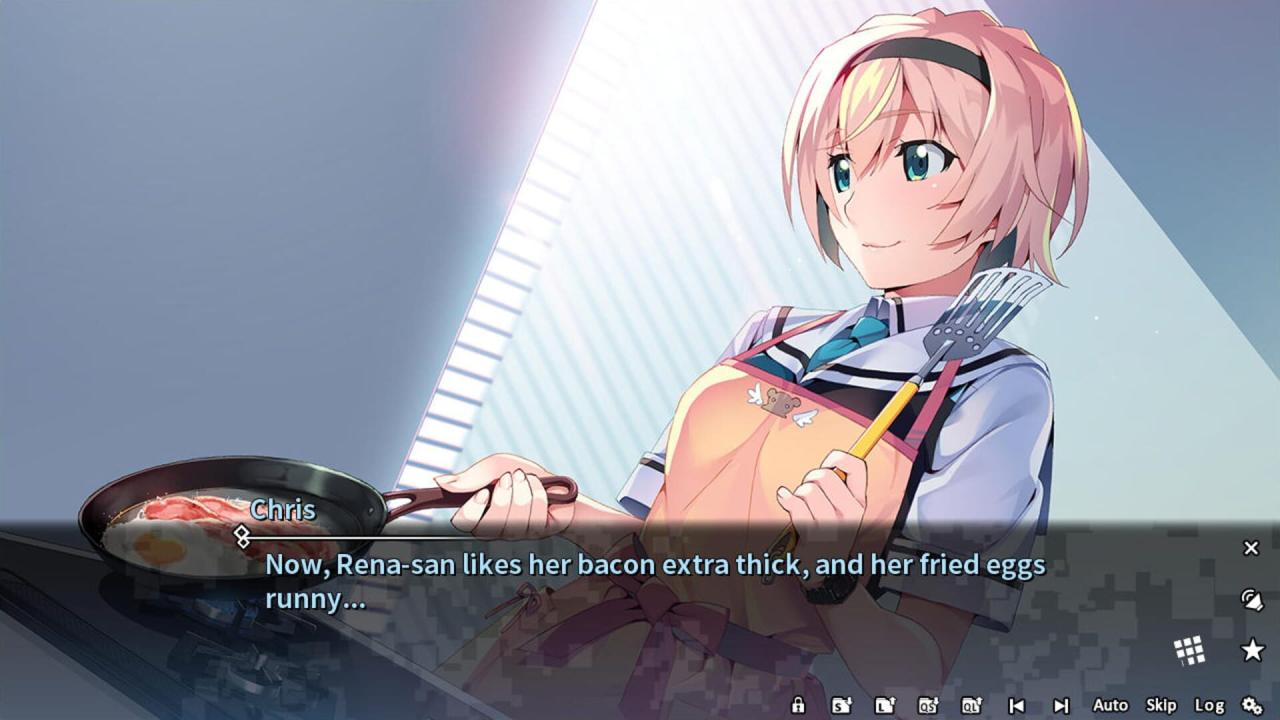Toggle the padlock icon in the toolbar
This screenshot has width=1280, height=720.
click(x=798, y=705)
